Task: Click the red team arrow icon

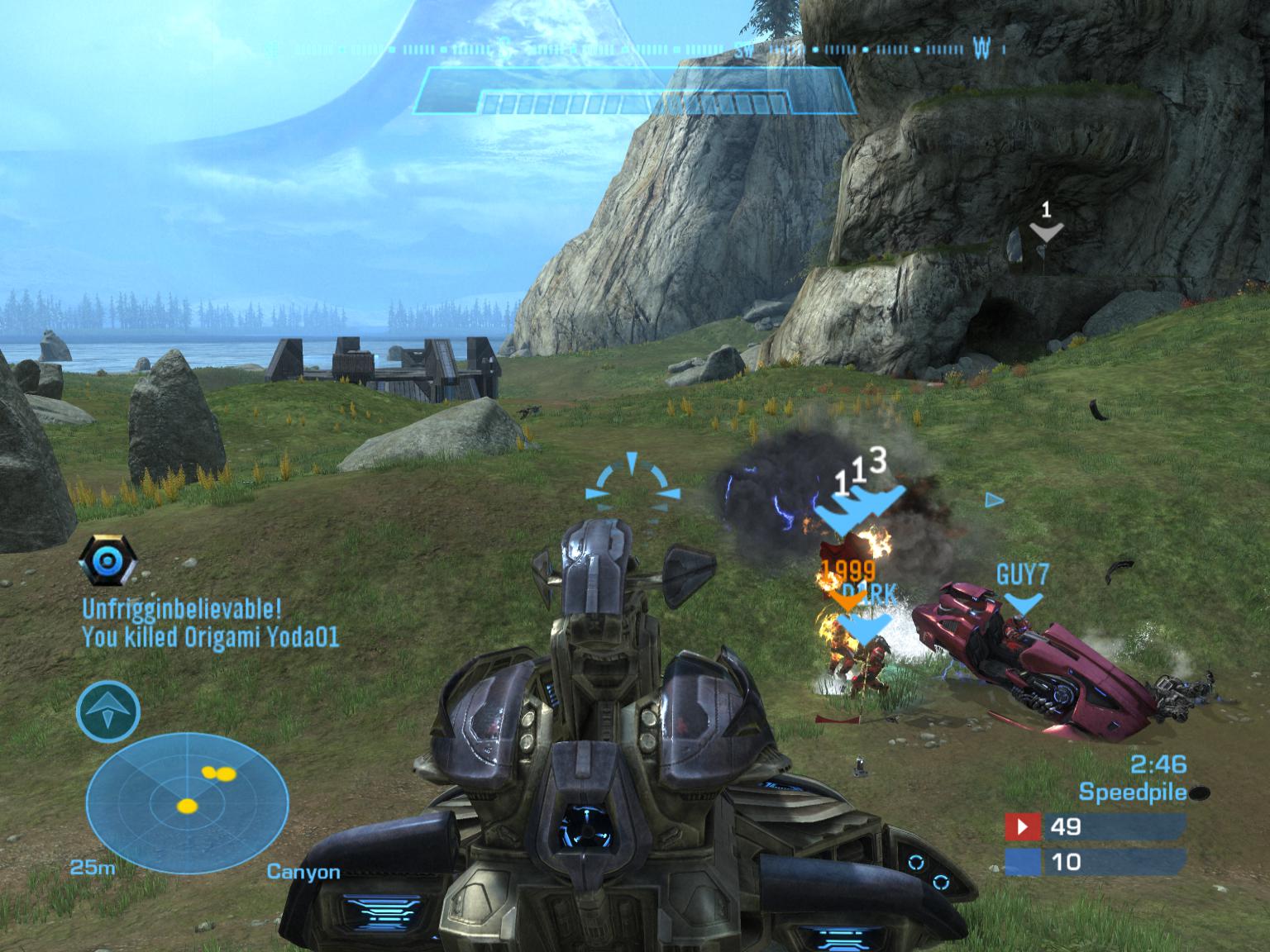Action: click(1024, 826)
